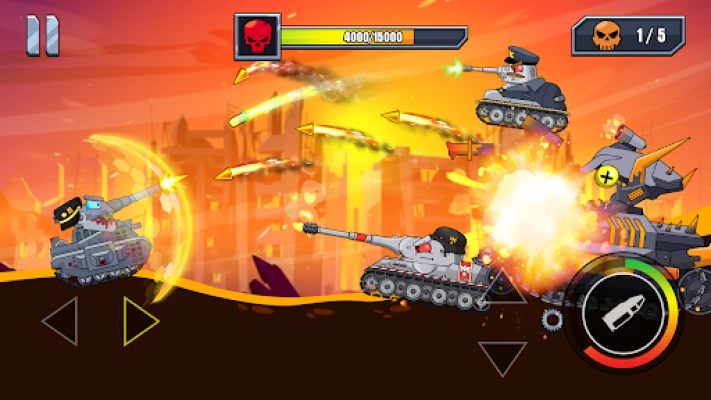The width and height of the screenshot is (711, 400).
Task: Pause the game
Action: pos(43,36)
